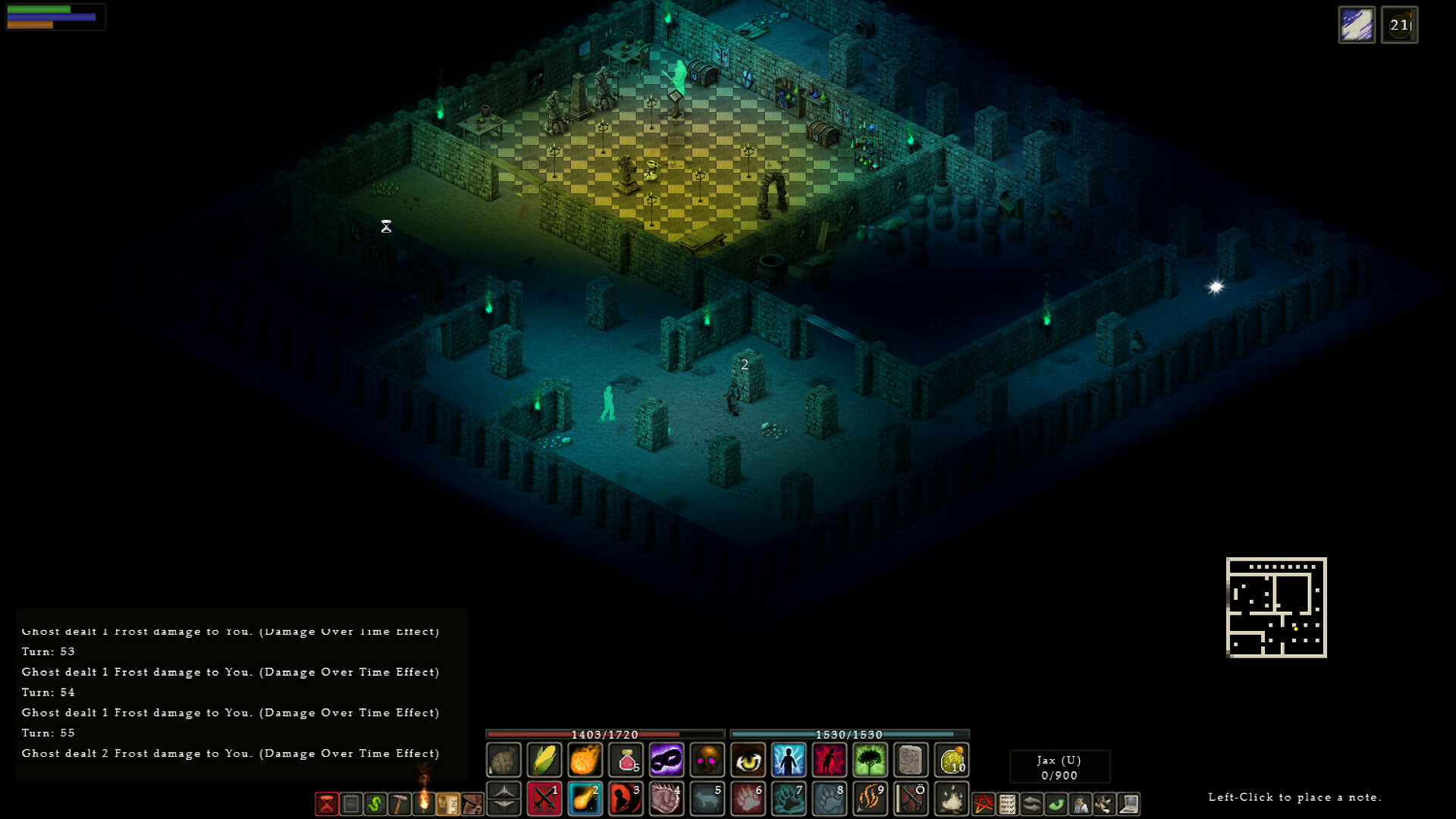The width and height of the screenshot is (1456, 819).
Task: Click the up arrow to switch hotbar page
Action: pos(505,791)
